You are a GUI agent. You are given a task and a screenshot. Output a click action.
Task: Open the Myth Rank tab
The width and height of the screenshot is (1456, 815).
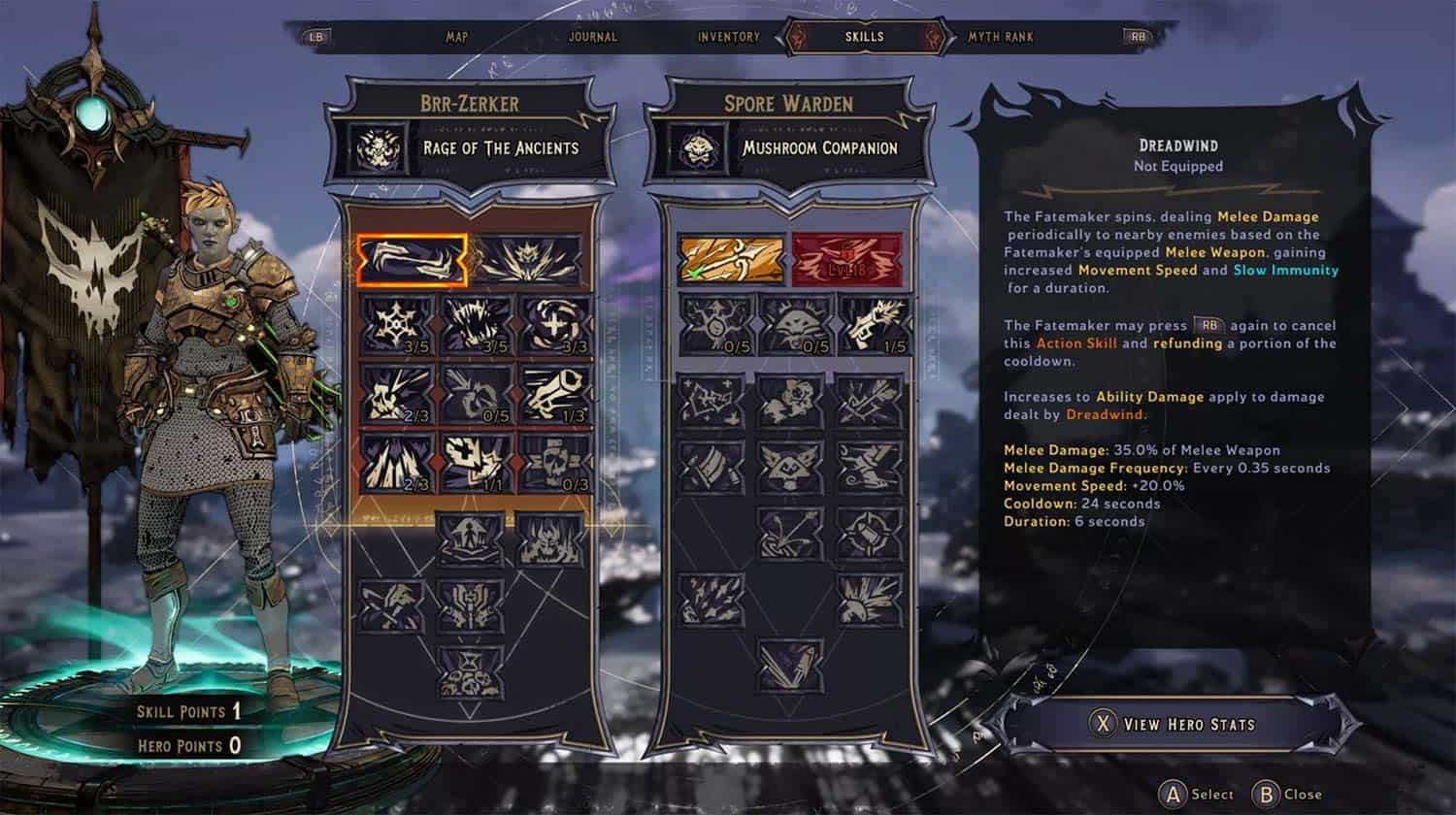[1000, 37]
